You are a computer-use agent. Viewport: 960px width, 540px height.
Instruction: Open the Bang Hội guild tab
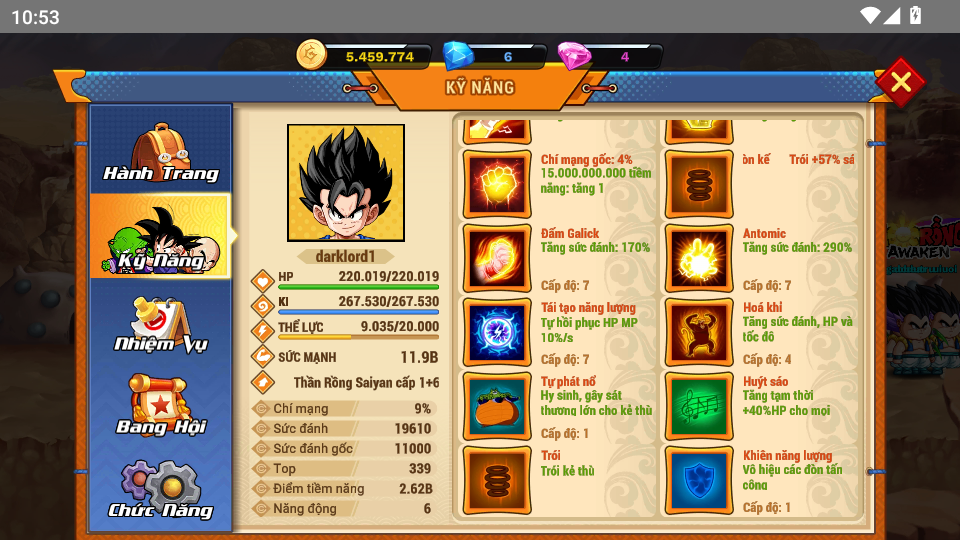tap(161, 405)
